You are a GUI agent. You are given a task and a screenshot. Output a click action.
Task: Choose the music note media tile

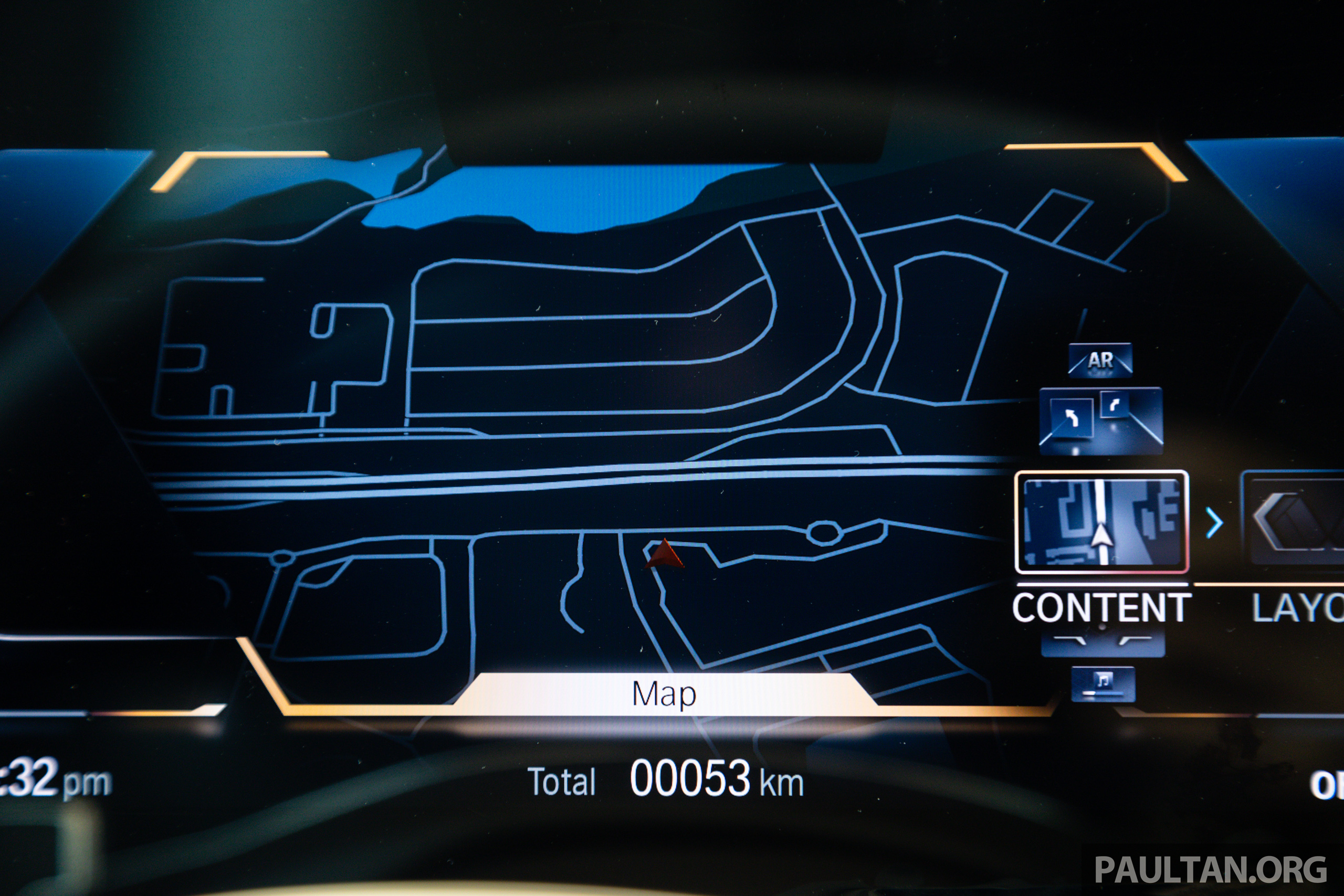[1103, 682]
